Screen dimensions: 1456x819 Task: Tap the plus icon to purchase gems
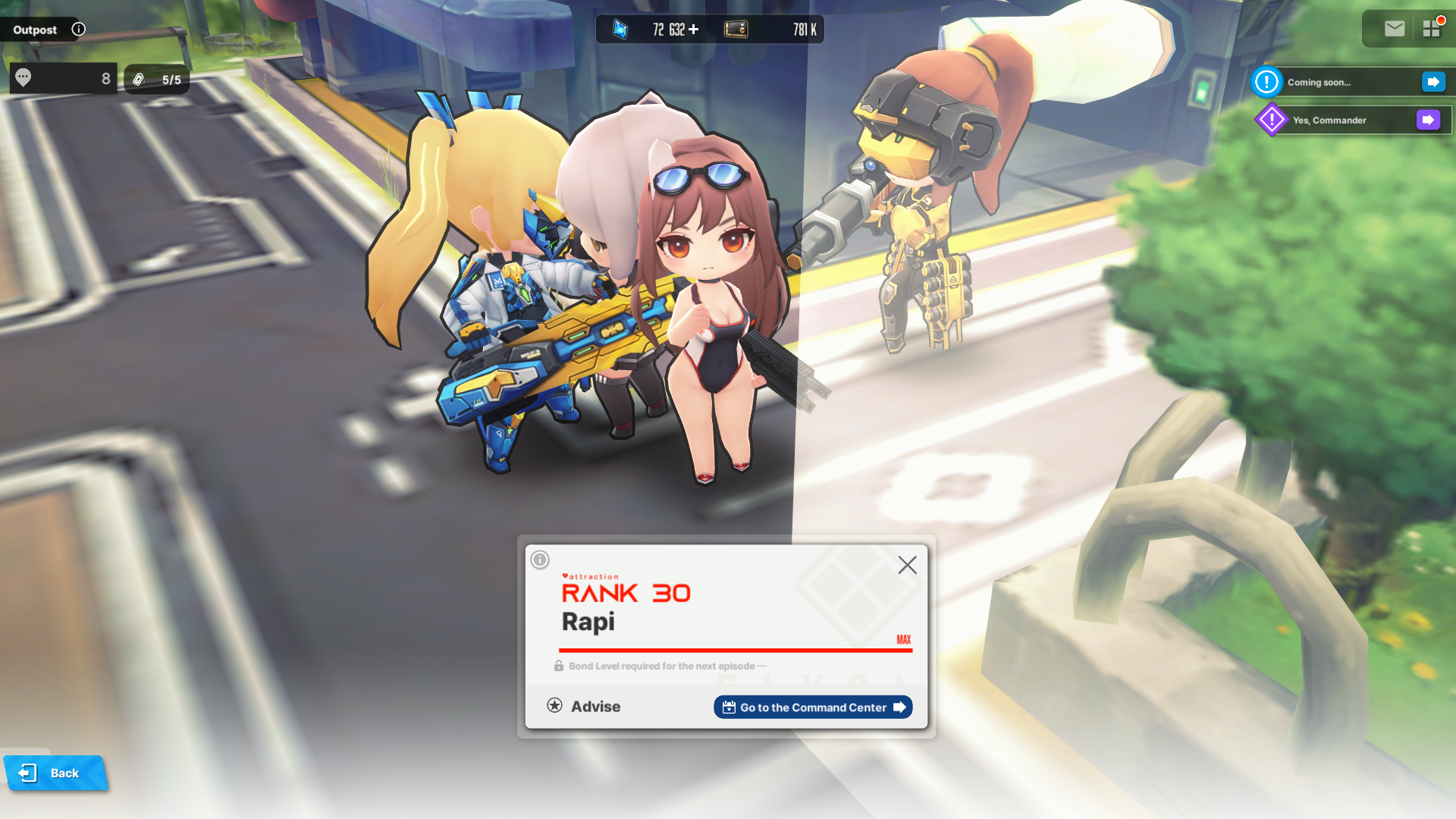[692, 30]
